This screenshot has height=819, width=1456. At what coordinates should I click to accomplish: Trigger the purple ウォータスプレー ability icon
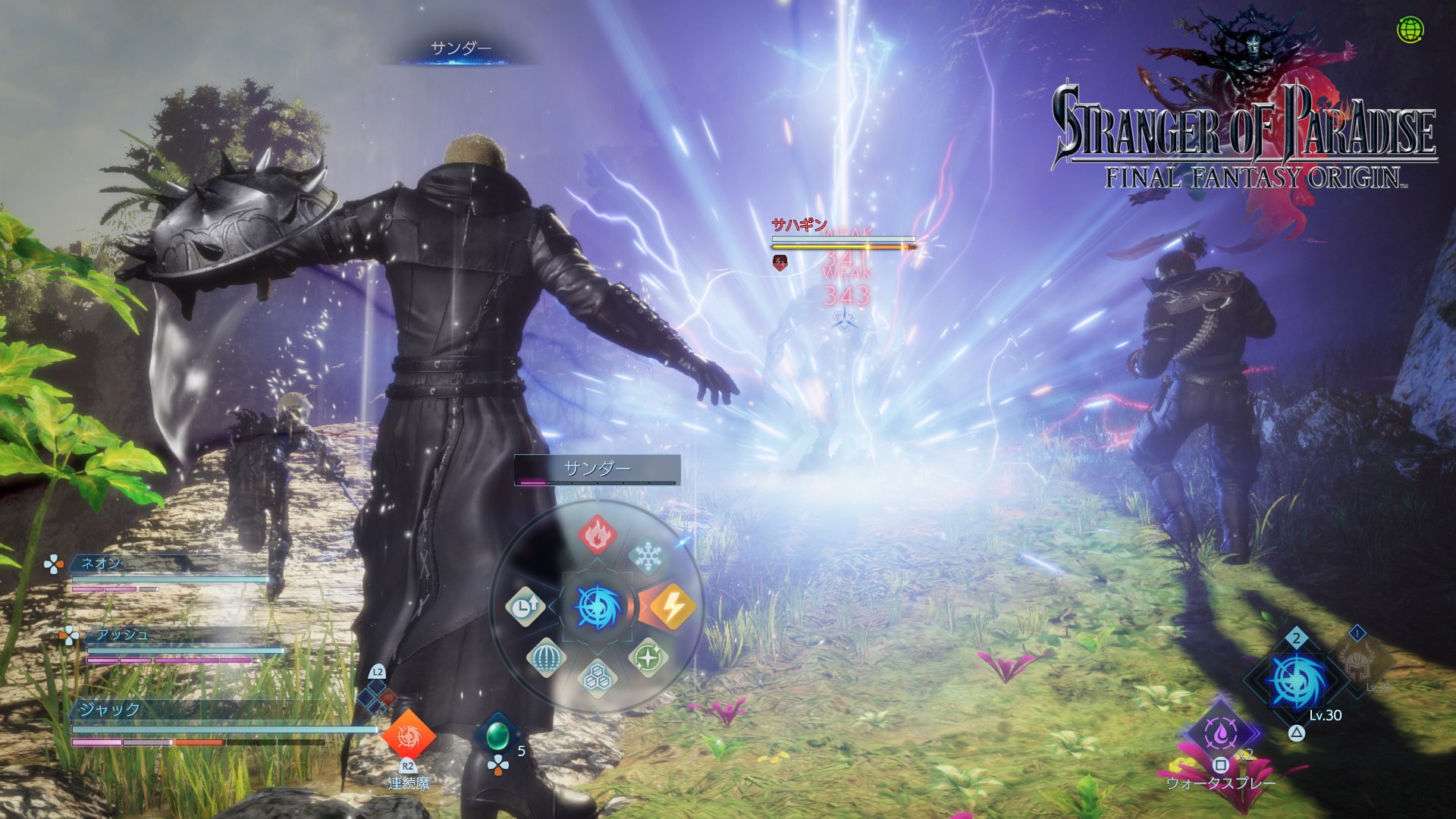tap(1220, 733)
